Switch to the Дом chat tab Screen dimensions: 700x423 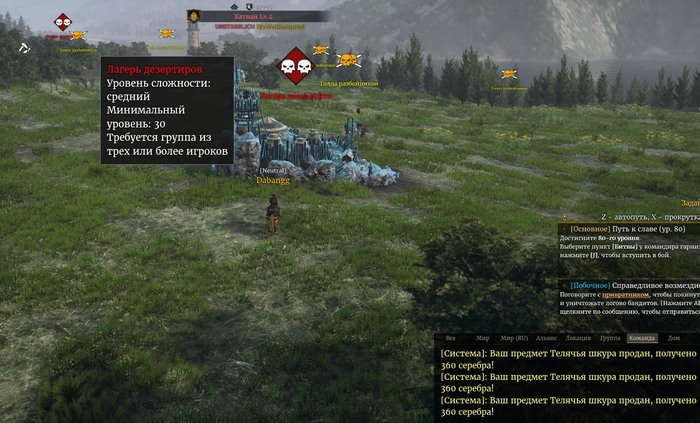tap(674, 339)
